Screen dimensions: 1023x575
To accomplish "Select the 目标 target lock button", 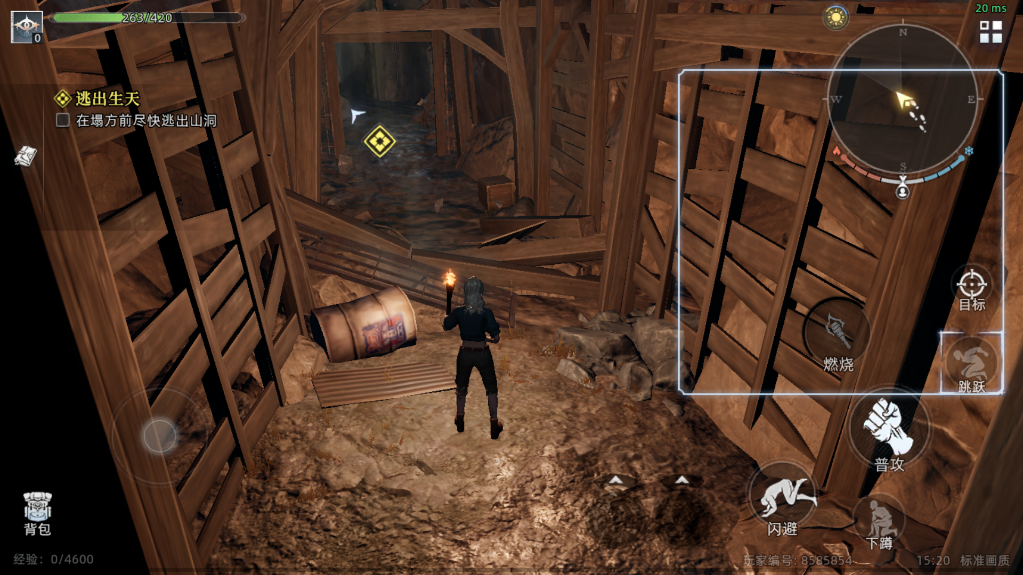I will click(x=972, y=287).
